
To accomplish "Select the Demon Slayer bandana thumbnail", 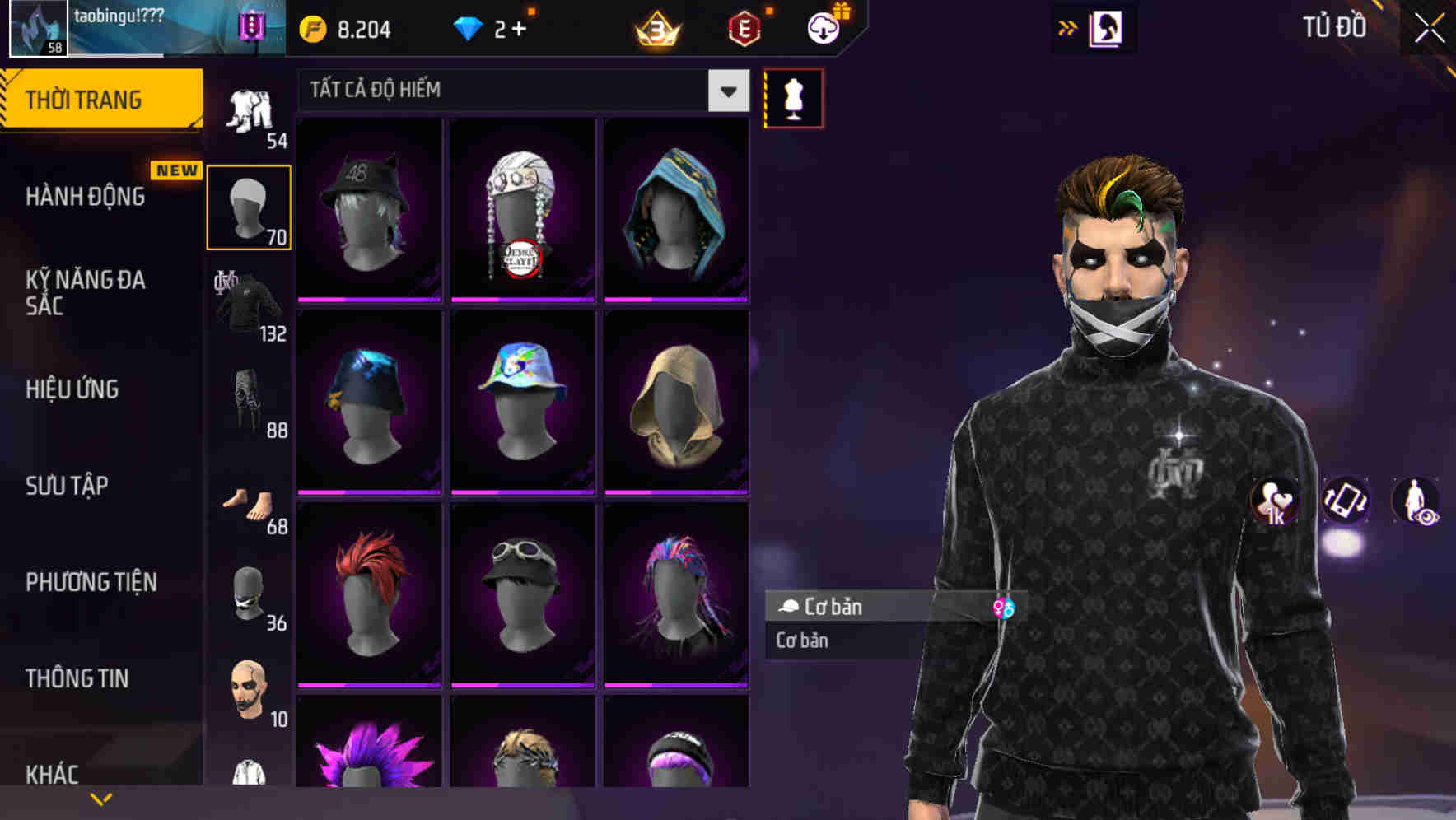I will click(522, 208).
